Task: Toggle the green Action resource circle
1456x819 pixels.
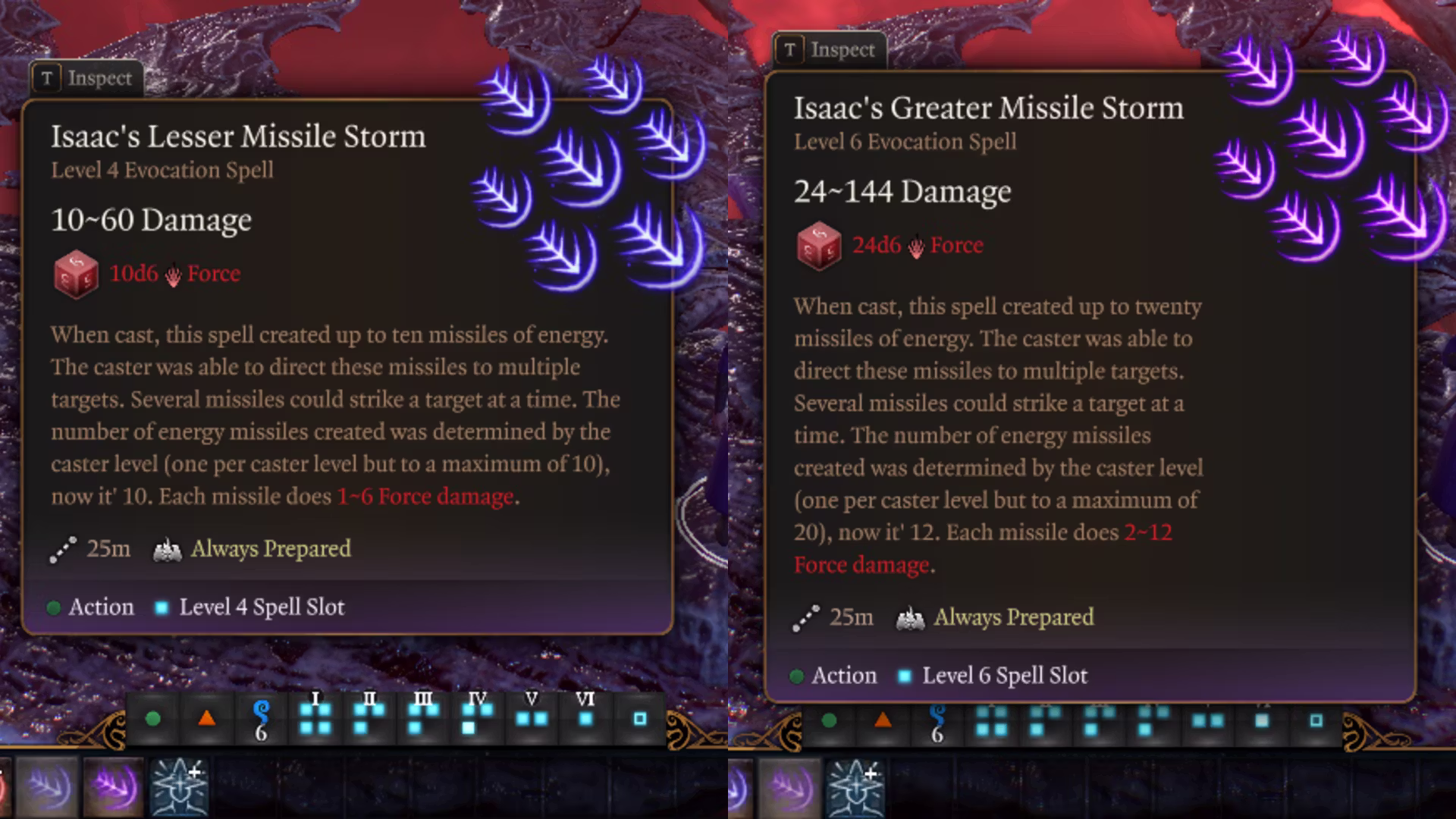Action: pos(152,717)
